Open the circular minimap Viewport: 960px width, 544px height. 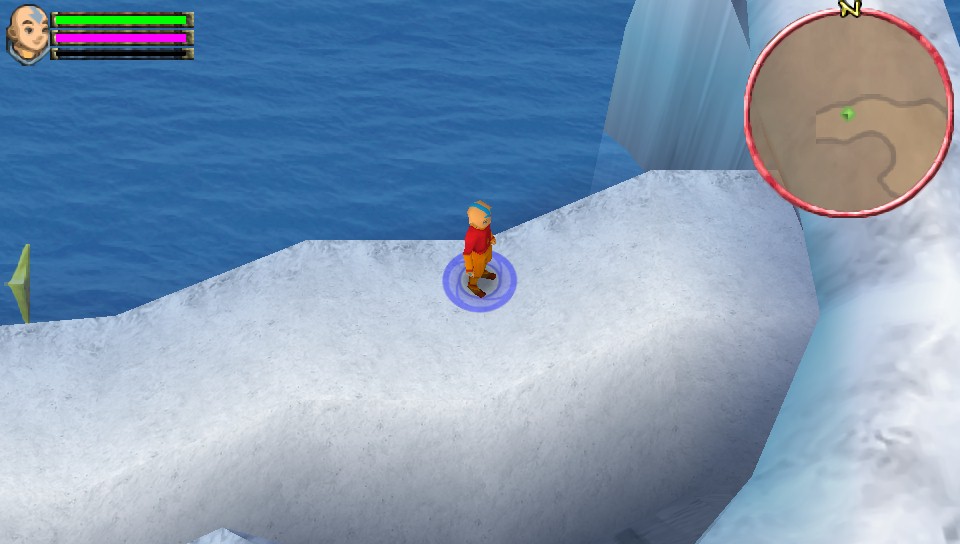[x=848, y=113]
